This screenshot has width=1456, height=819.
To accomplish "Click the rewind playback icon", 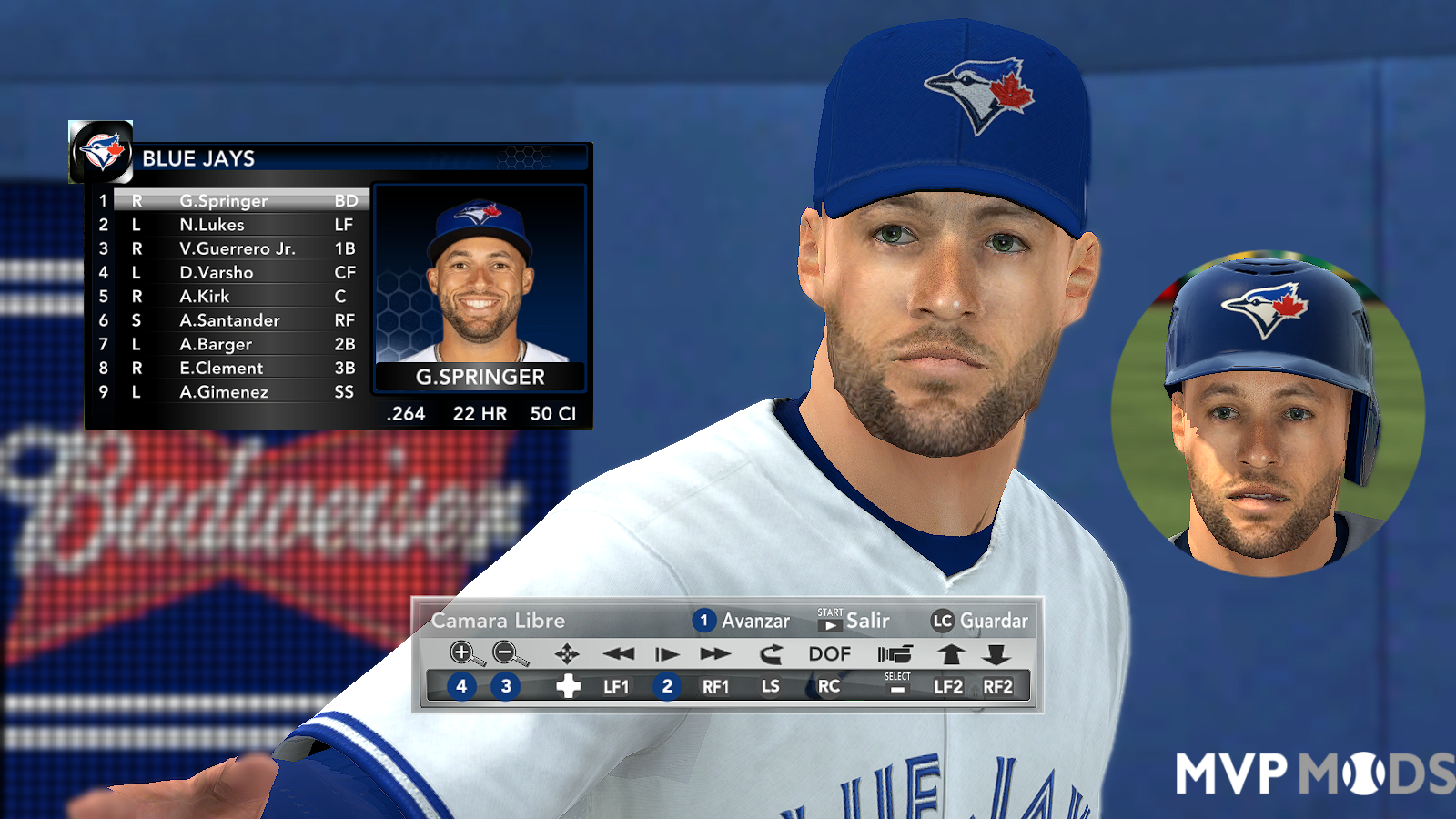I will pos(620,652).
